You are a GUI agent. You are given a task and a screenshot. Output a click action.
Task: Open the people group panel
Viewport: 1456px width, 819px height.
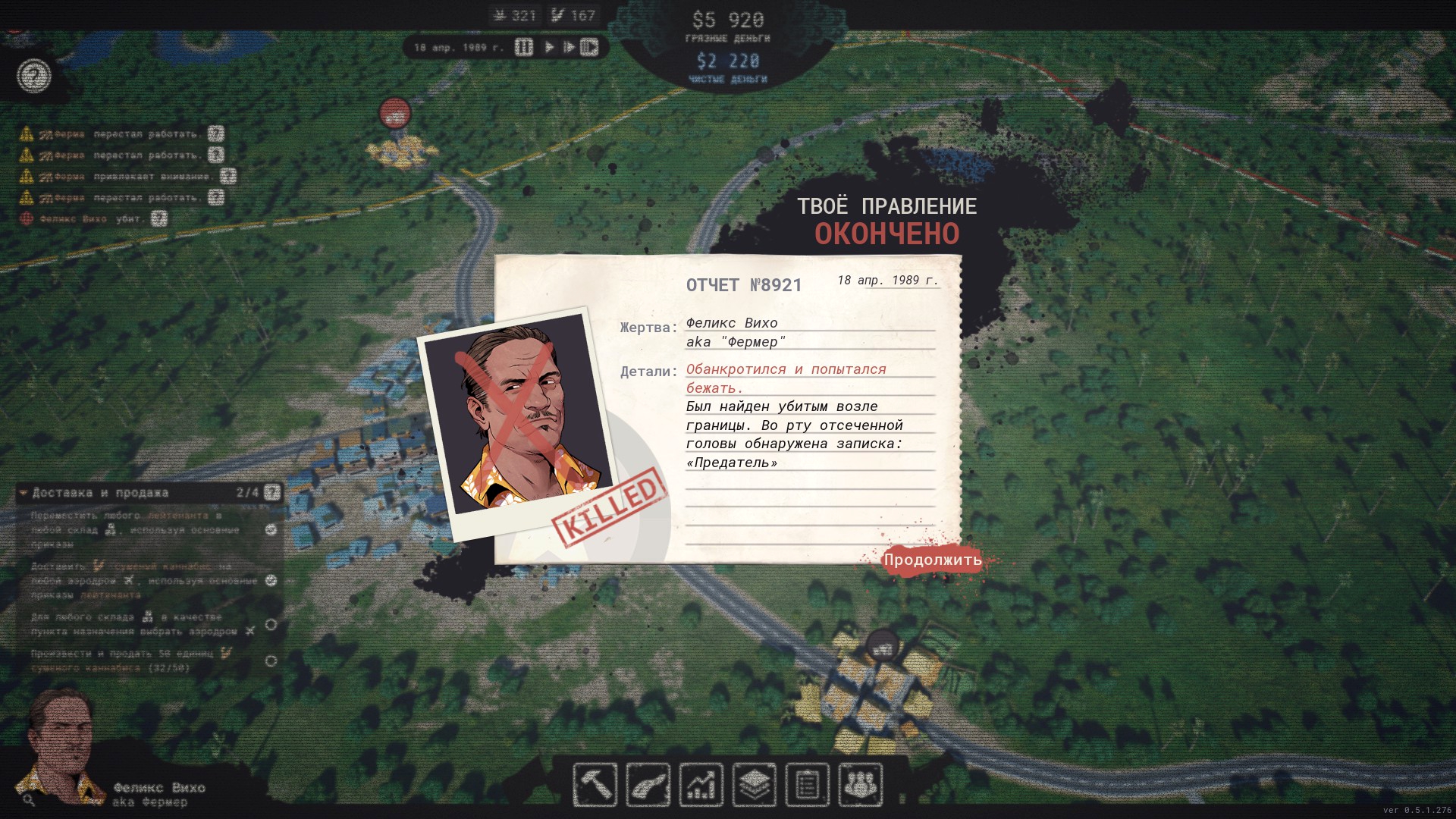coord(860,784)
